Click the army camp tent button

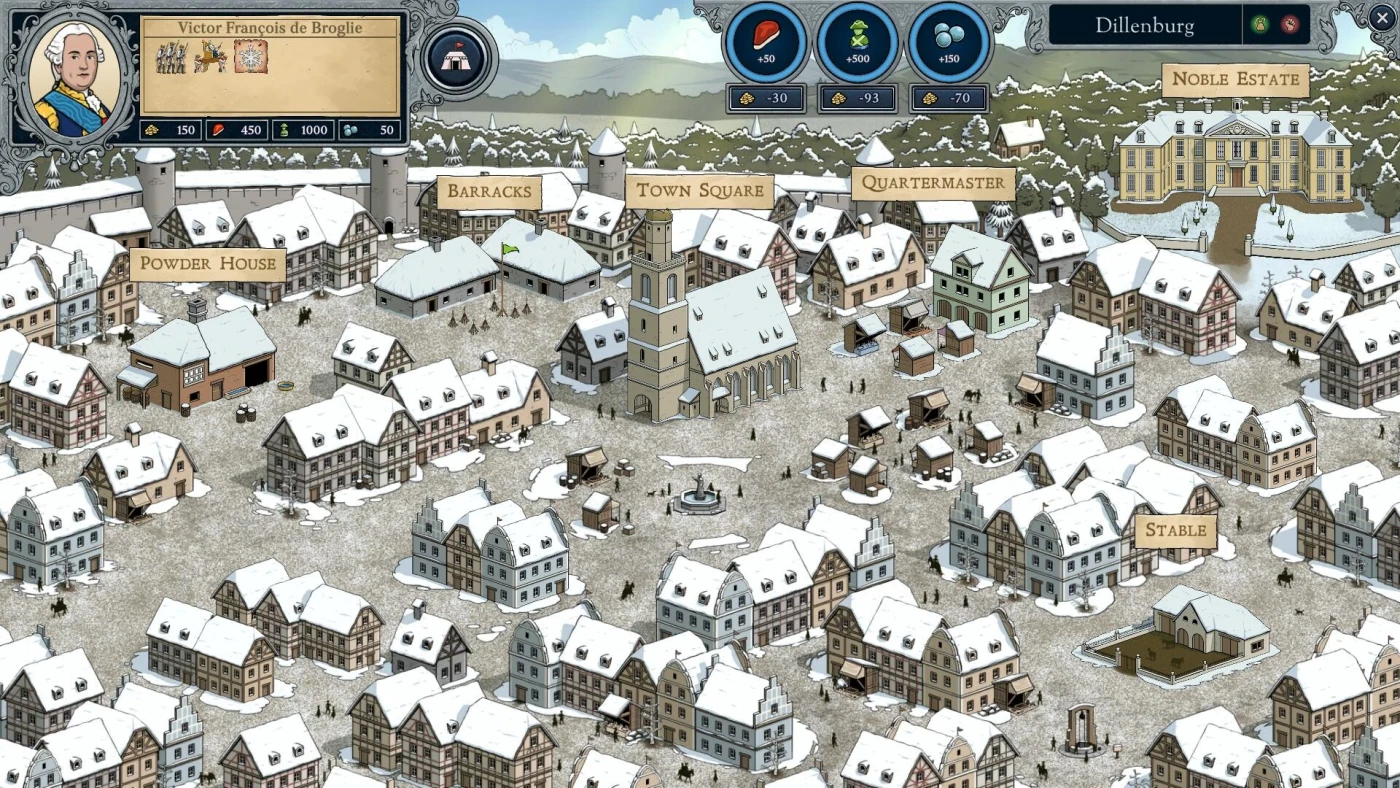pyautogui.click(x=459, y=58)
